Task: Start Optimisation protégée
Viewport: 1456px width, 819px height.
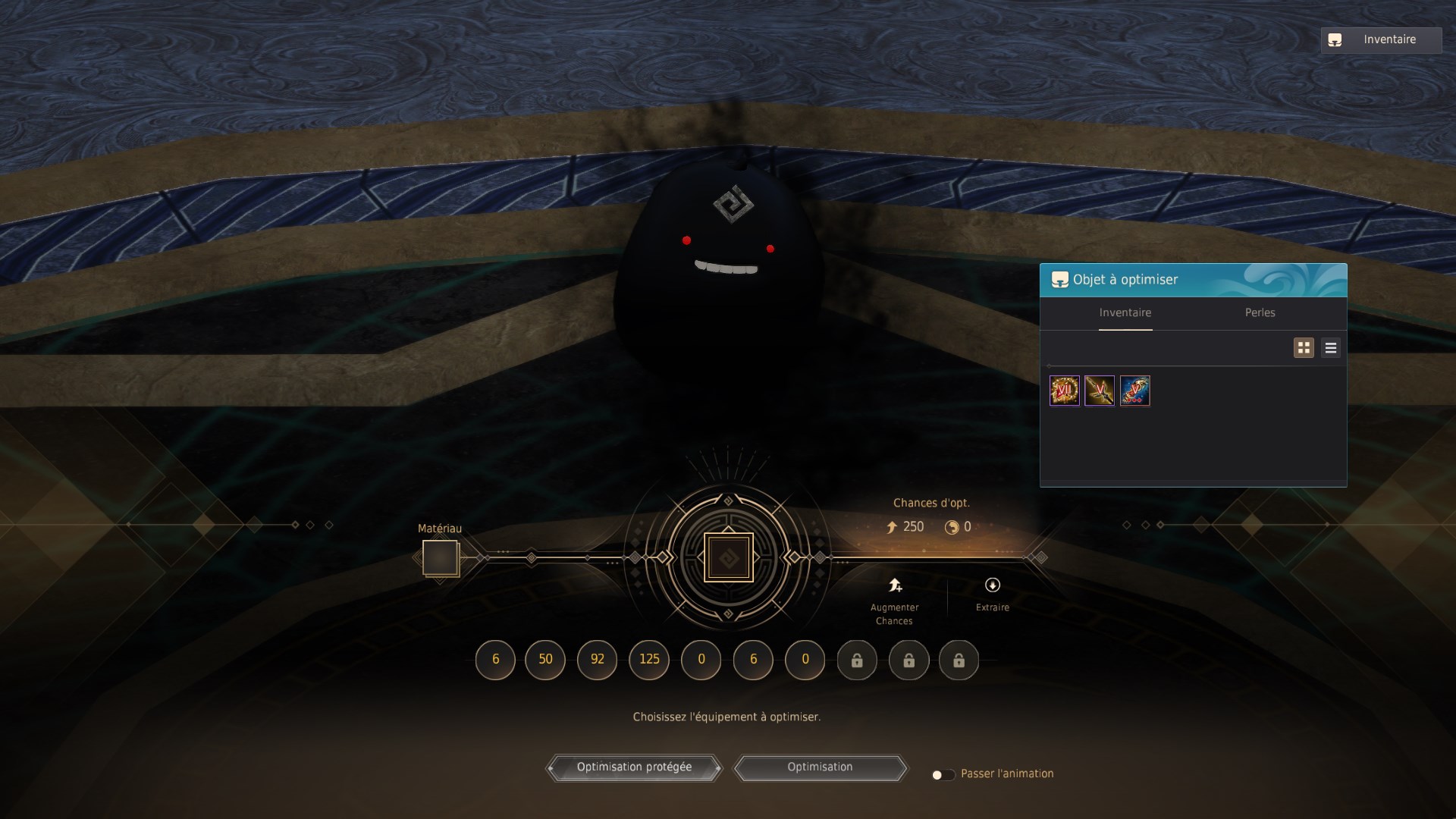Action: (x=634, y=767)
